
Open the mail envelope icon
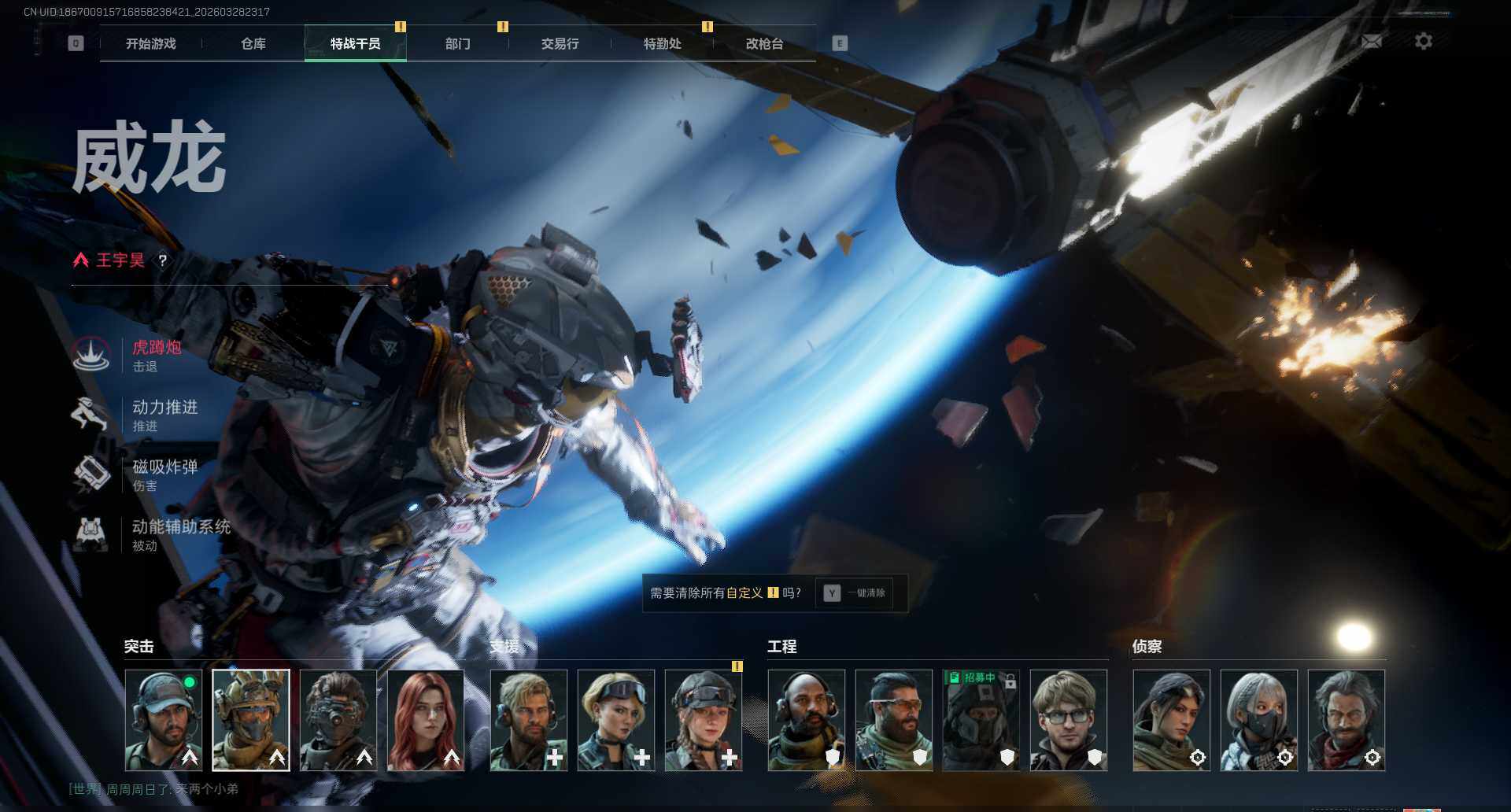[1372, 42]
